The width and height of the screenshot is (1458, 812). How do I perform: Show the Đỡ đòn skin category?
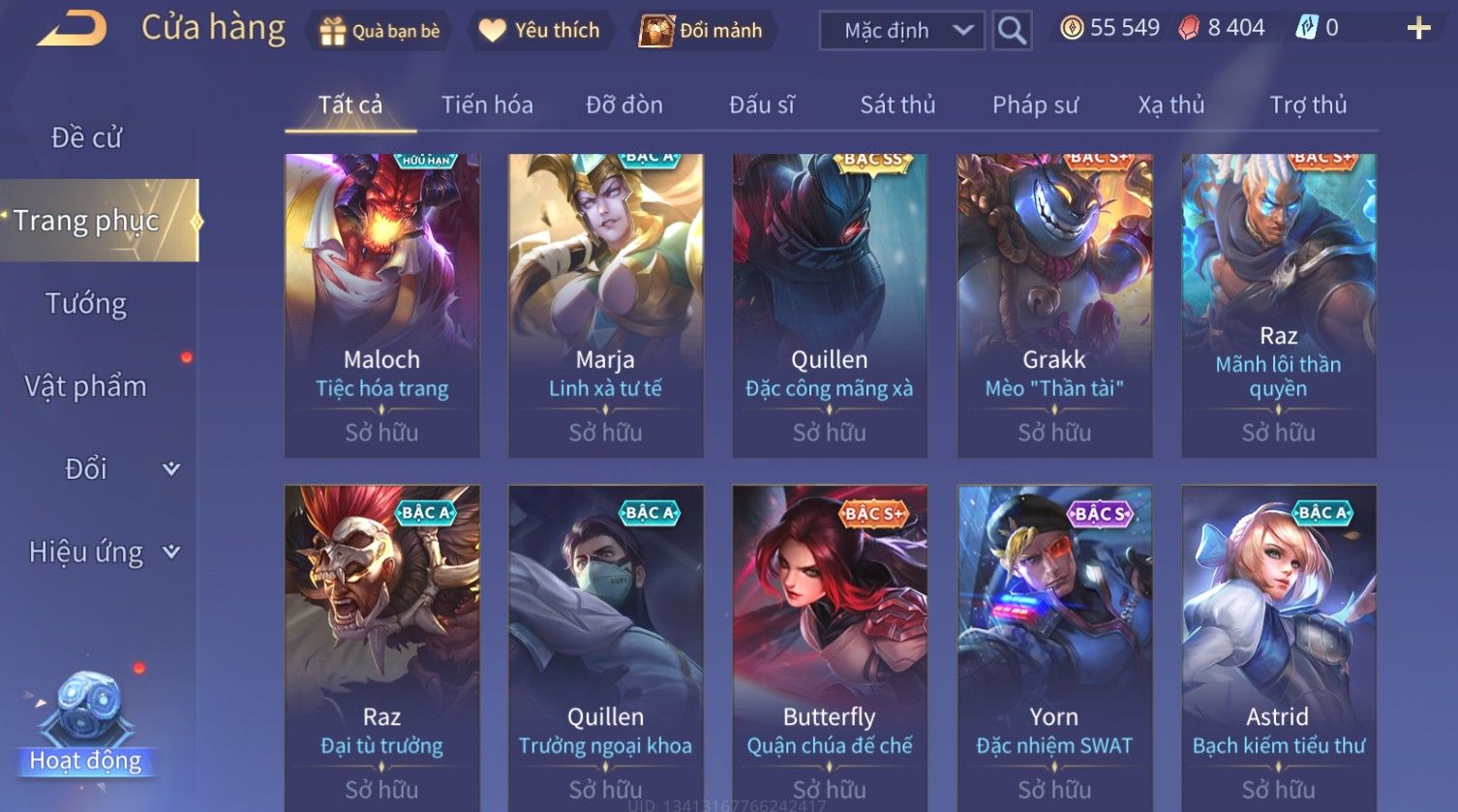coord(624,105)
